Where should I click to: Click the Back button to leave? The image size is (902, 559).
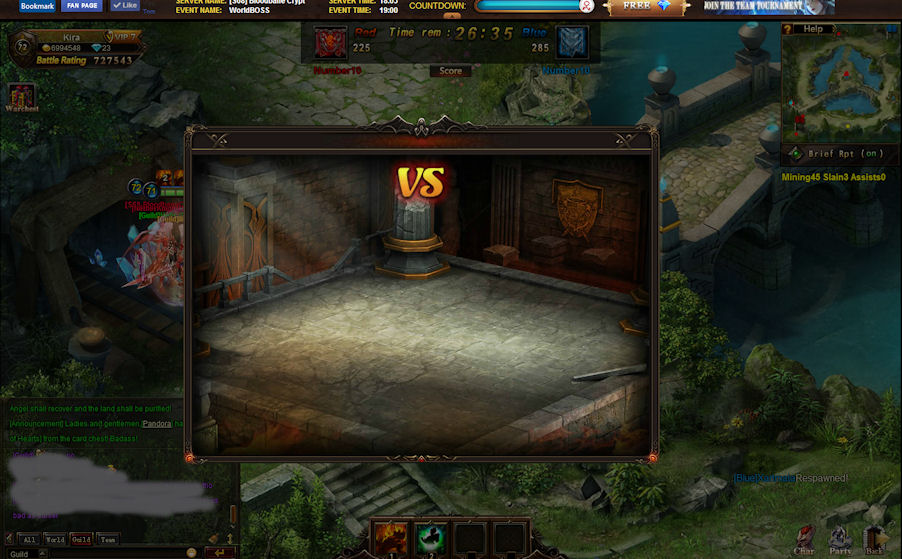click(875, 539)
